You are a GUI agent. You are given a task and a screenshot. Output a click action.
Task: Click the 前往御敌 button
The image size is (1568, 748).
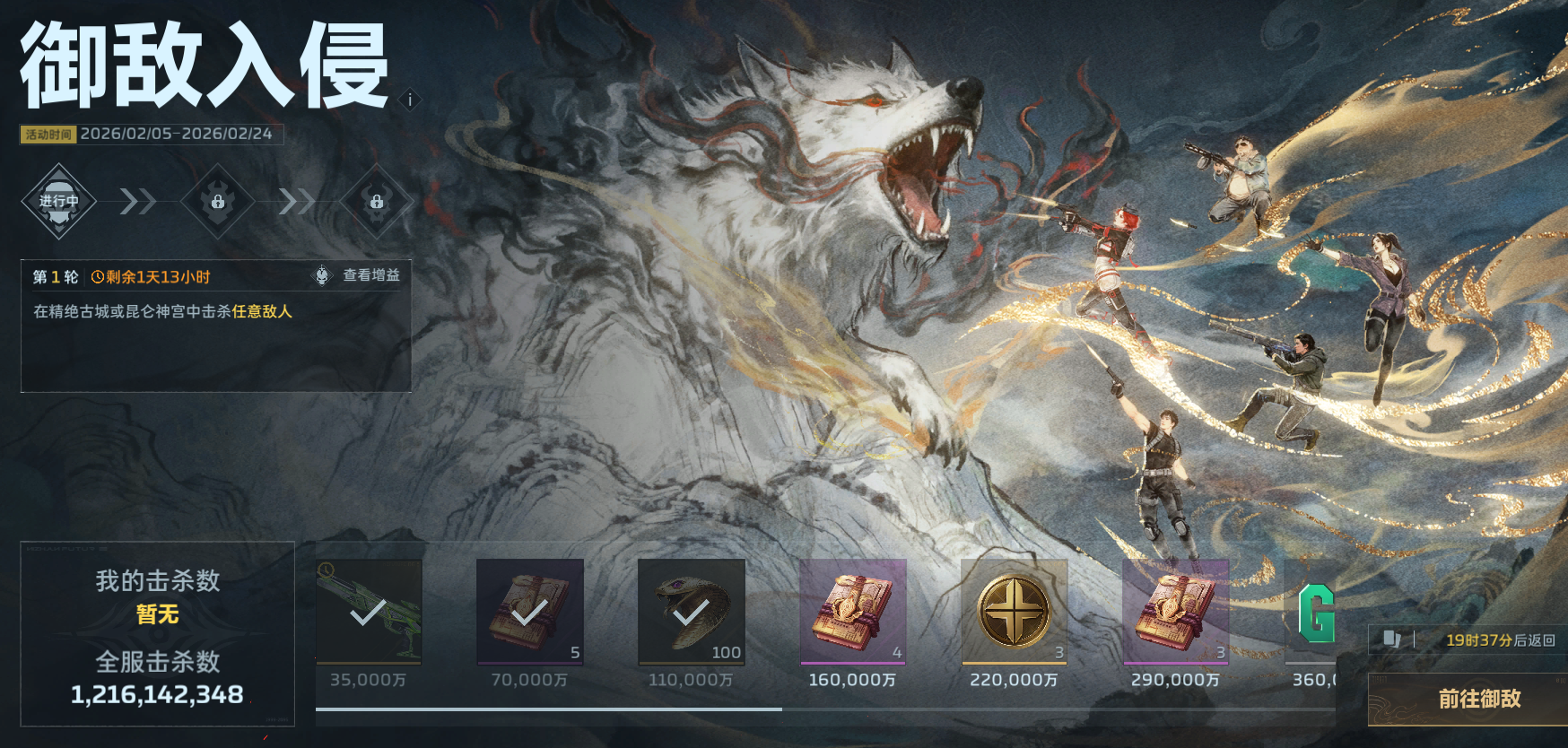click(1477, 699)
